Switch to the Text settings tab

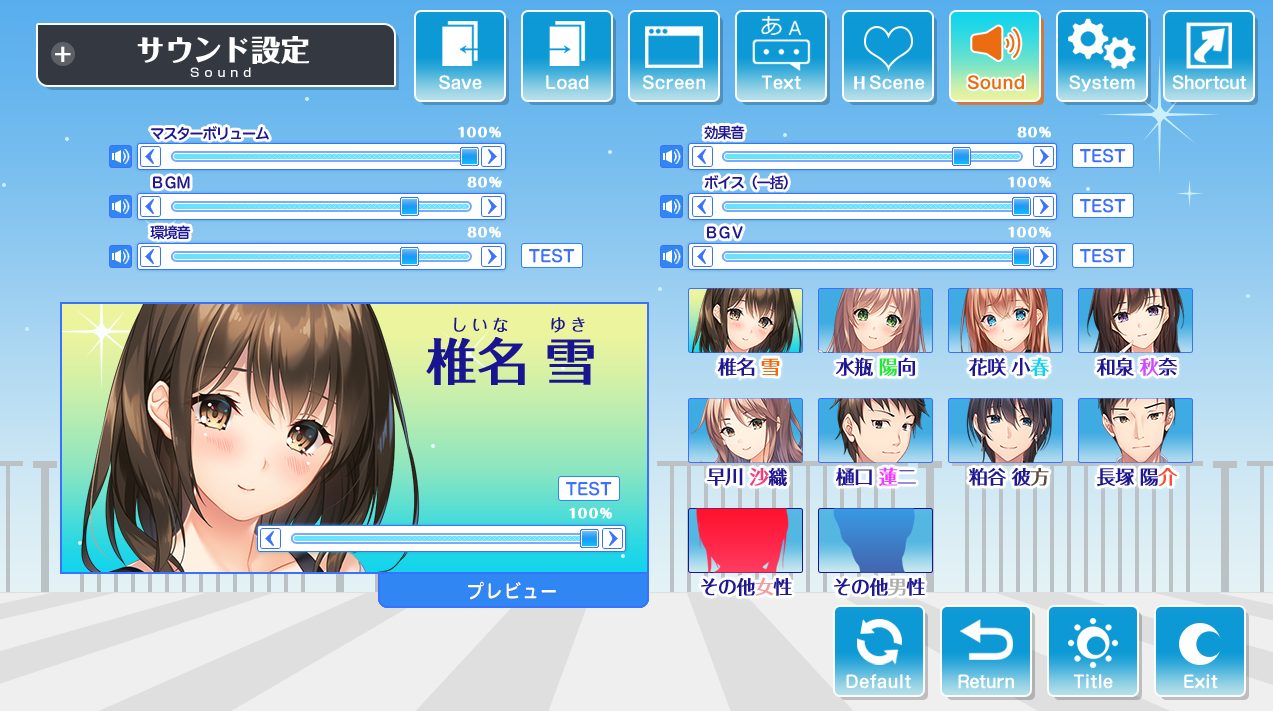(x=781, y=56)
